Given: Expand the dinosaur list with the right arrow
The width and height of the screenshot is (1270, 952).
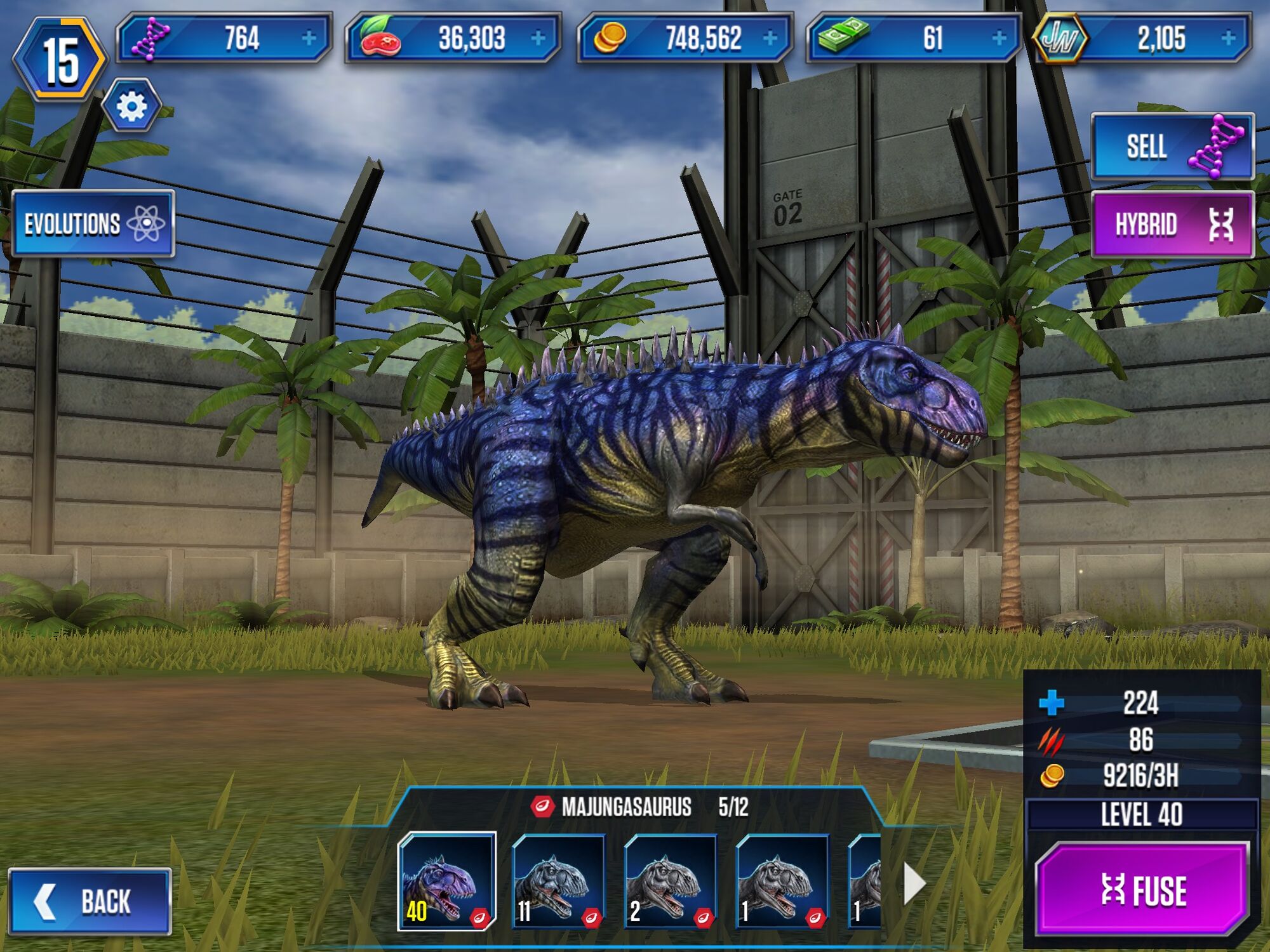Looking at the screenshot, I should coord(914,882).
